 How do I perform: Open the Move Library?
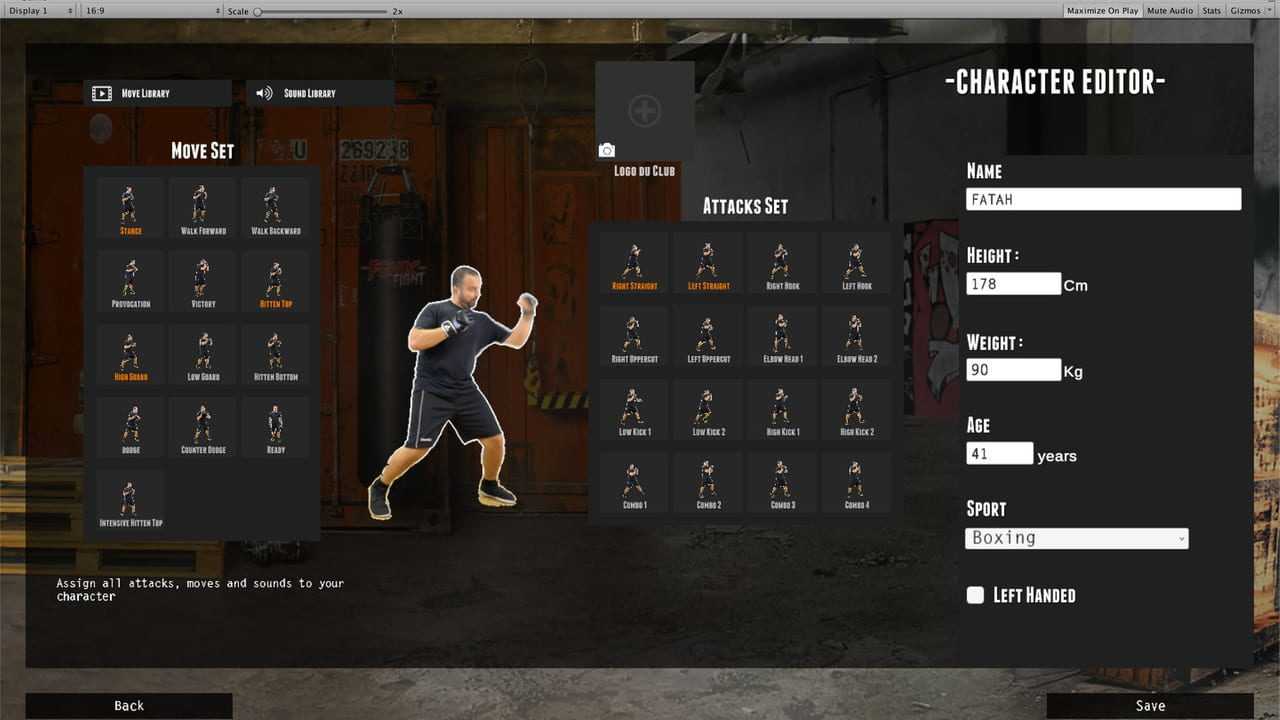pyautogui.click(x=157, y=93)
